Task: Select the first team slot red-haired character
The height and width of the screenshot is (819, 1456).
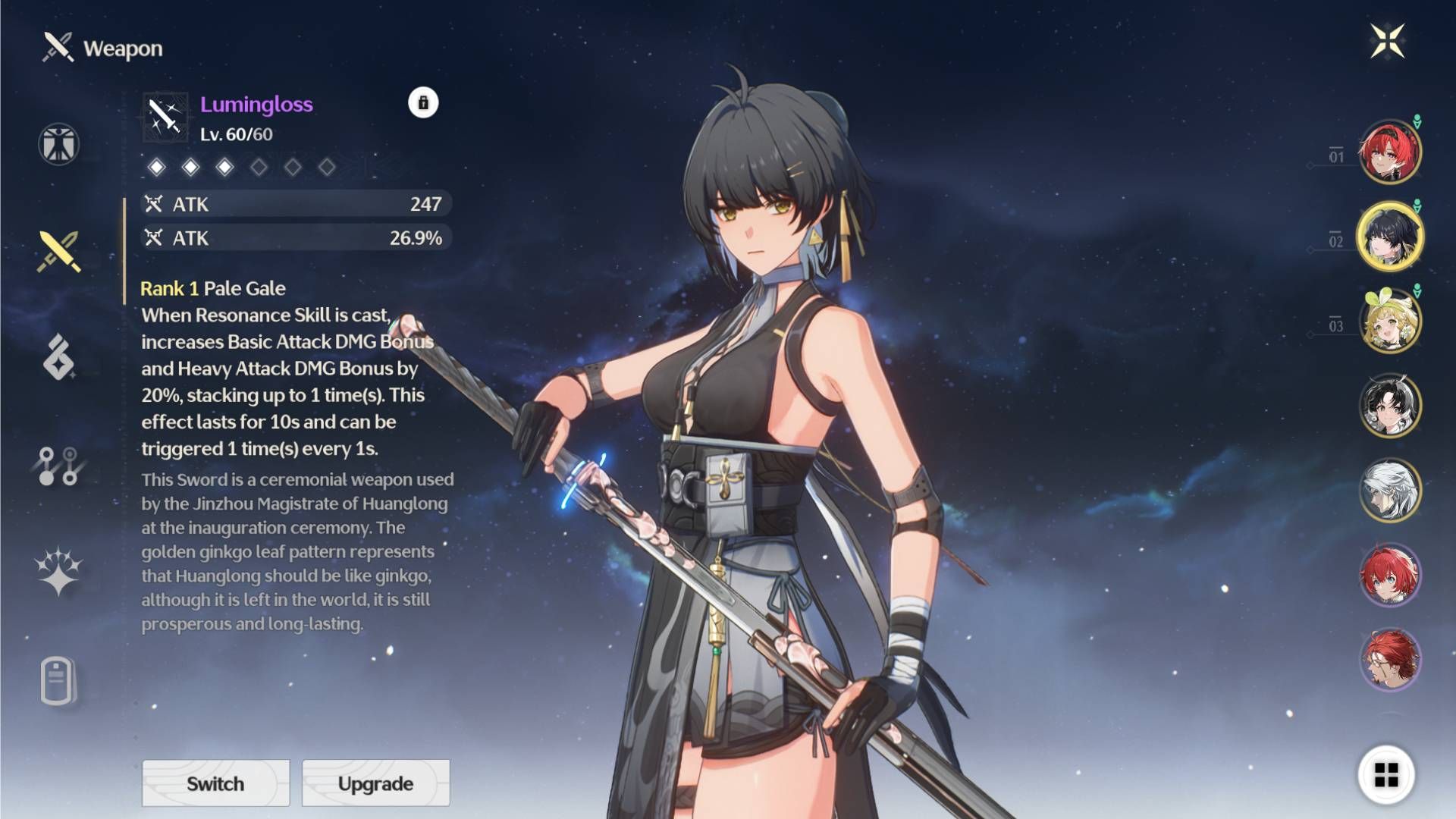Action: (x=1389, y=152)
